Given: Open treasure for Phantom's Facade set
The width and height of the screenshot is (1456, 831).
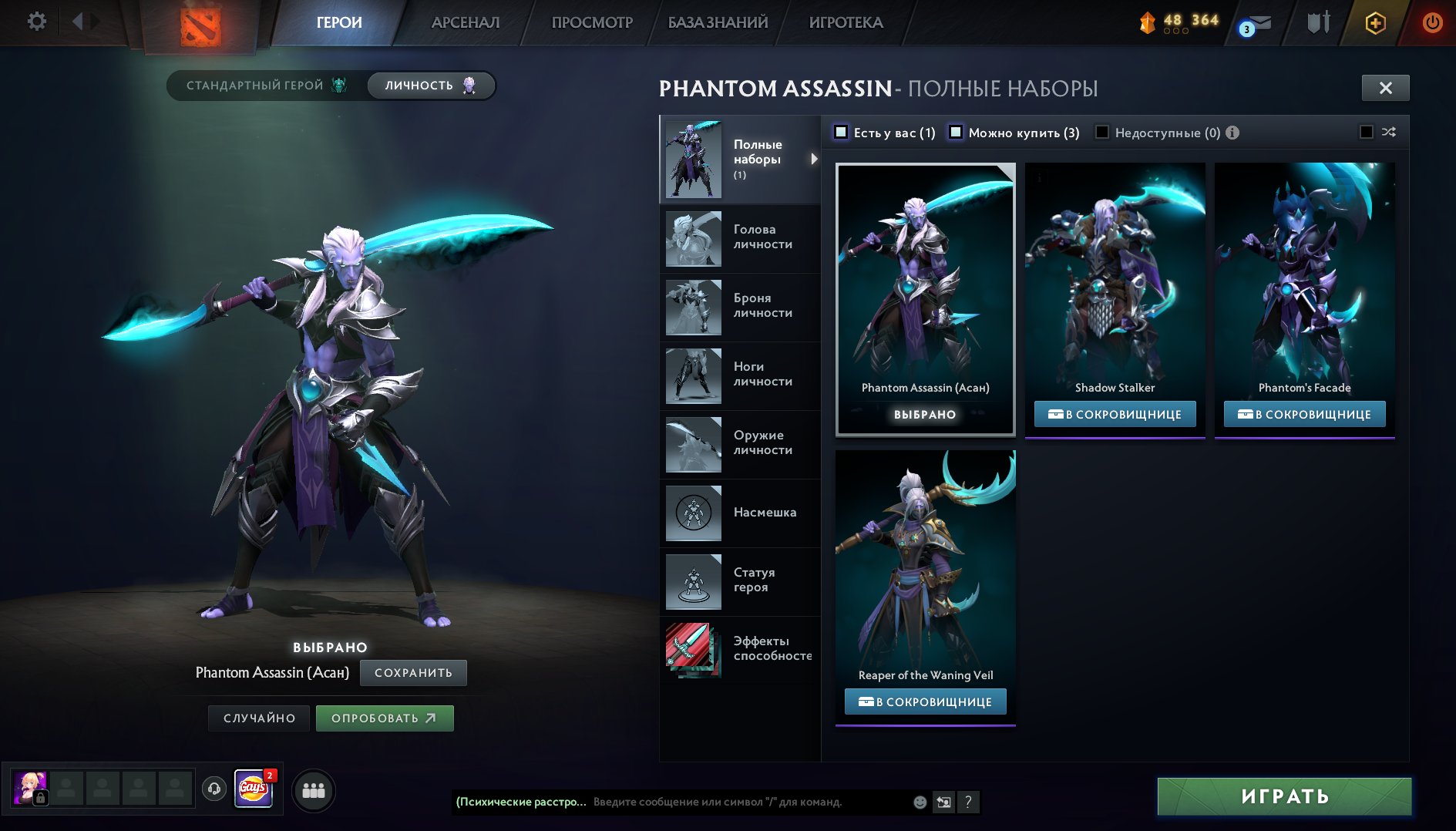Looking at the screenshot, I should point(1304,415).
